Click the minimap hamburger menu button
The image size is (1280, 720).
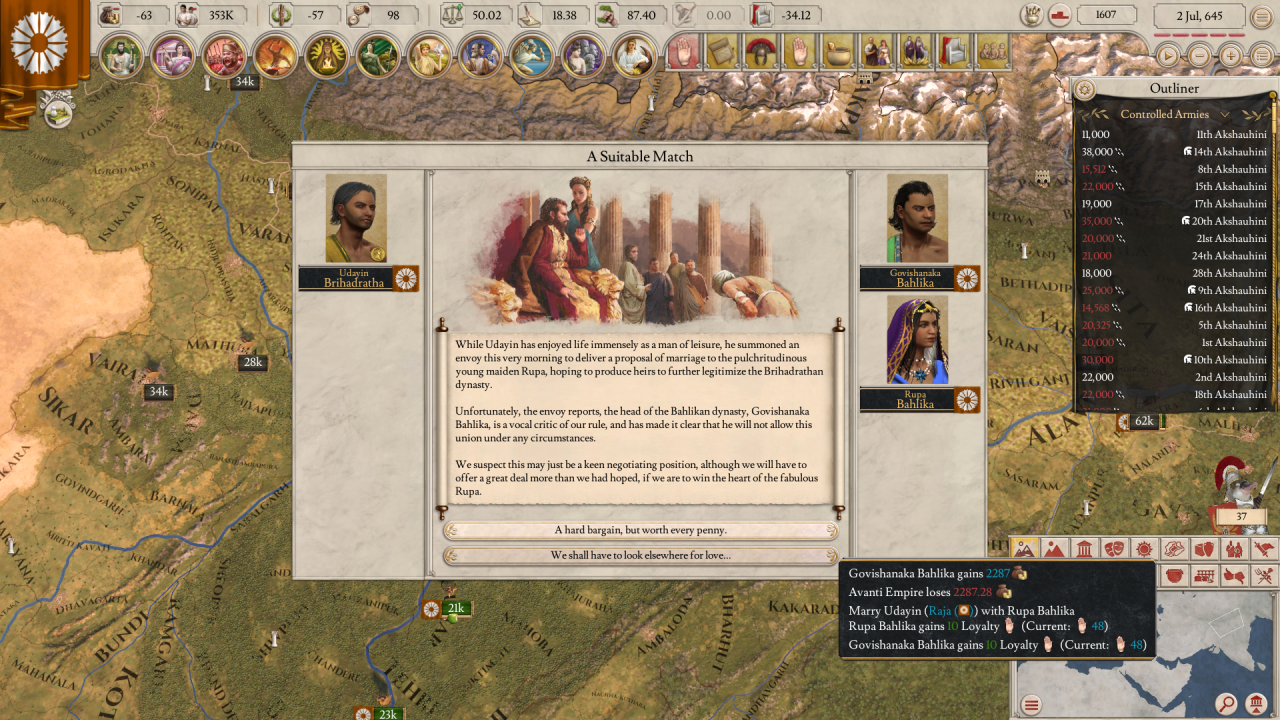pos(1031,705)
